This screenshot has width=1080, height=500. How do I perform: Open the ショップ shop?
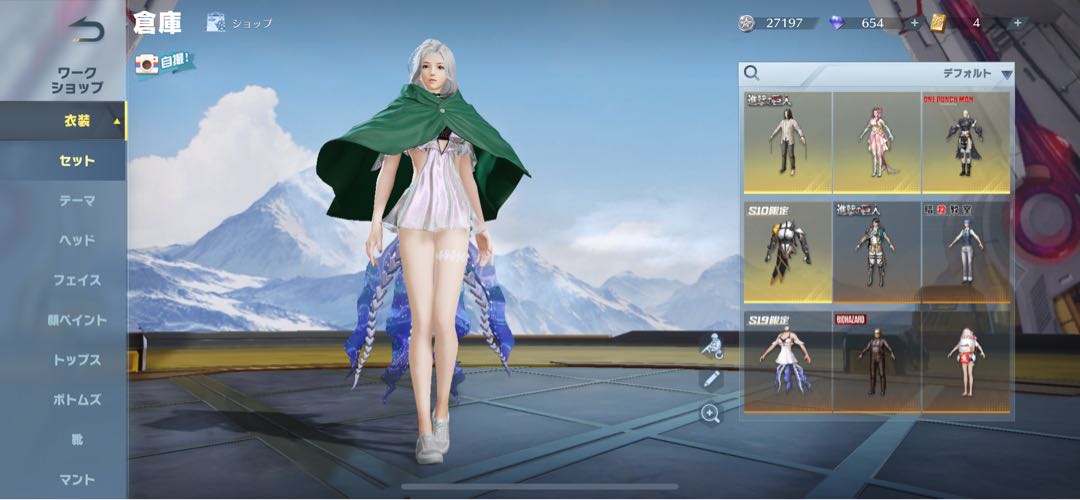pyautogui.click(x=240, y=22)
